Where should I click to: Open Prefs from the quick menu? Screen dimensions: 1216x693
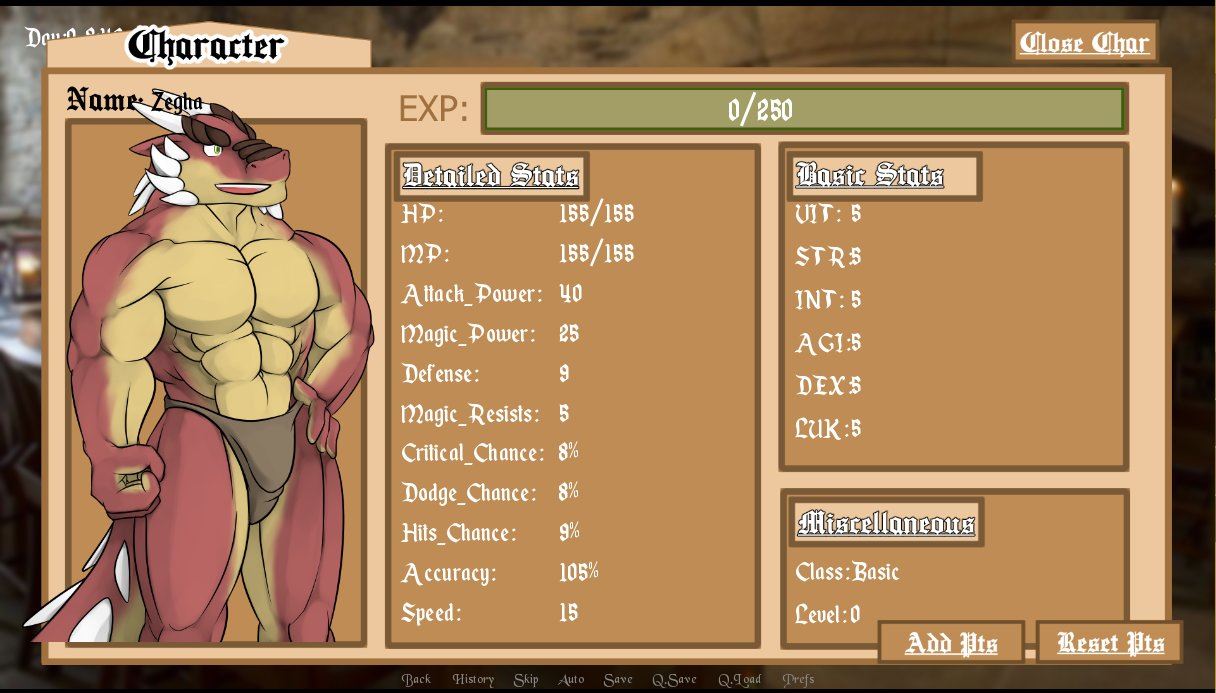coord(798,679)
